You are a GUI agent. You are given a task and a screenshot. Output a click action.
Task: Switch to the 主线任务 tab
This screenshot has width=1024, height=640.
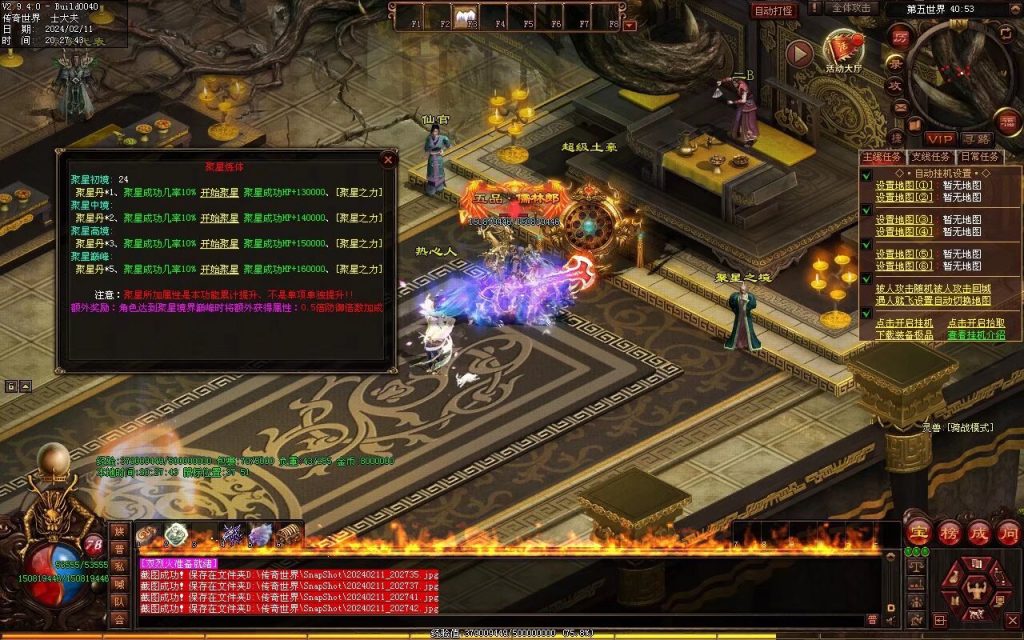coord(882,157)
